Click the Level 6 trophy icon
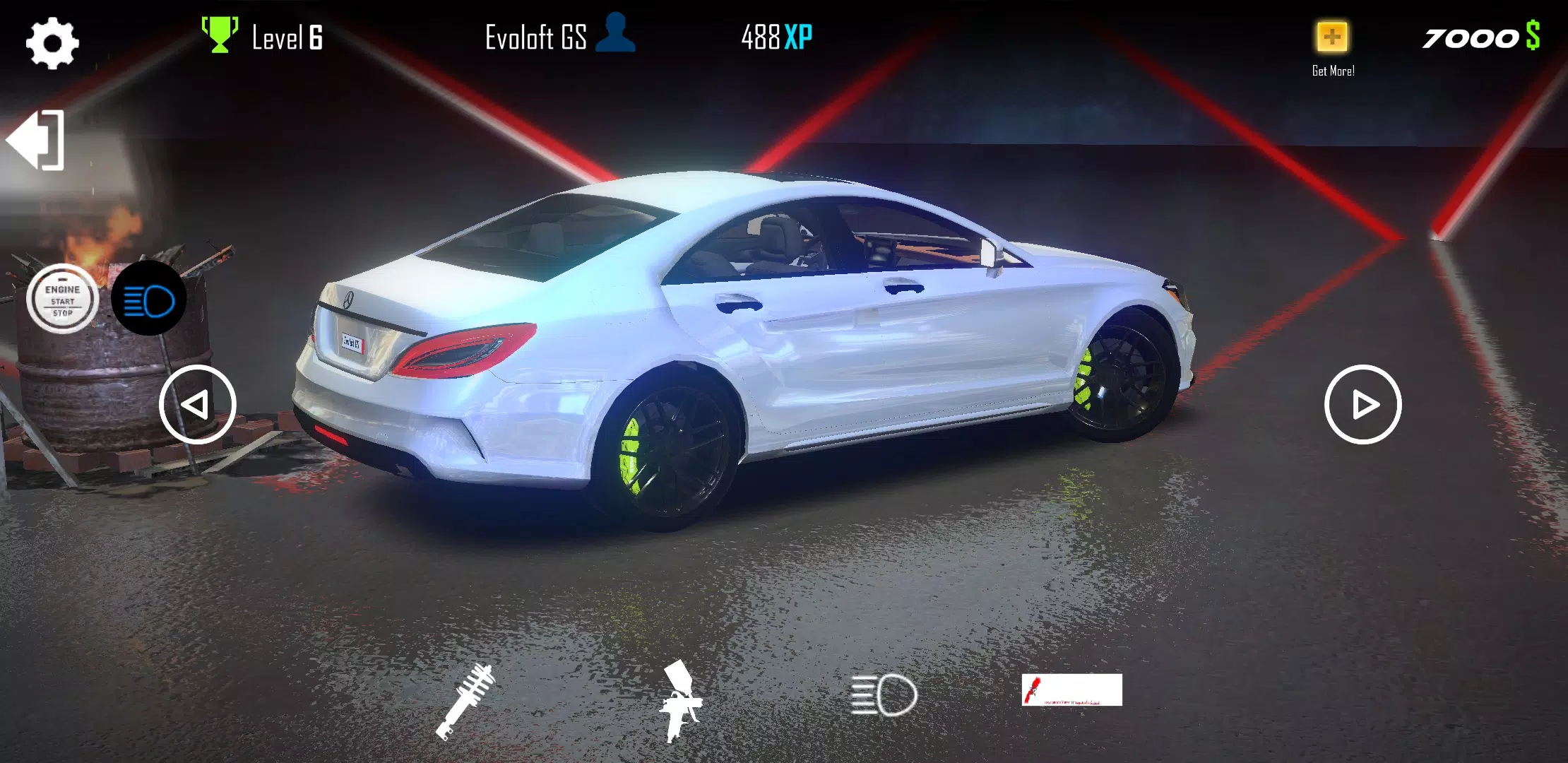 [x=218, y=33]
